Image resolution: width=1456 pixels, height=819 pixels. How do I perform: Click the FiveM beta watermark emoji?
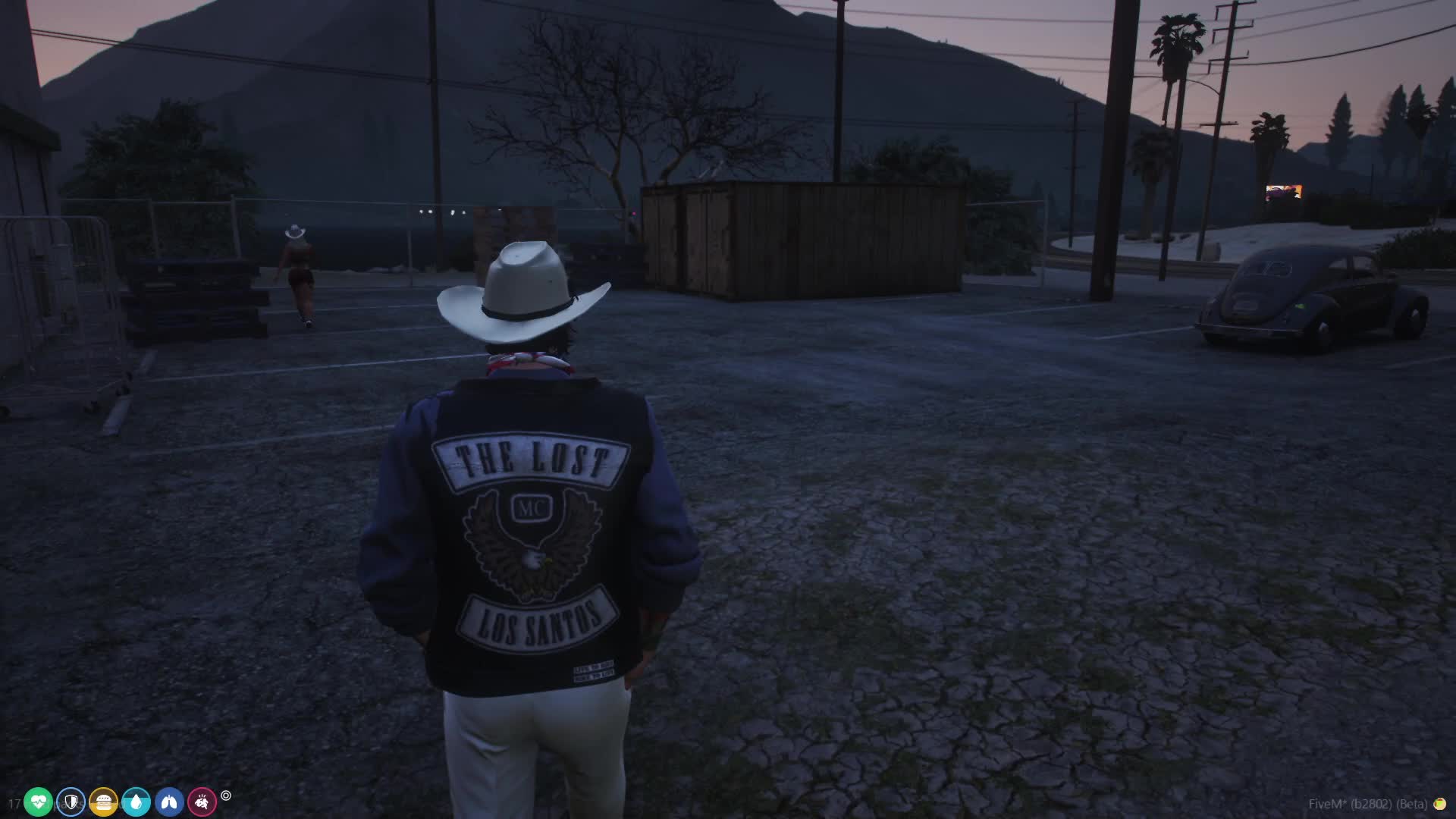tap(1439, 804)
